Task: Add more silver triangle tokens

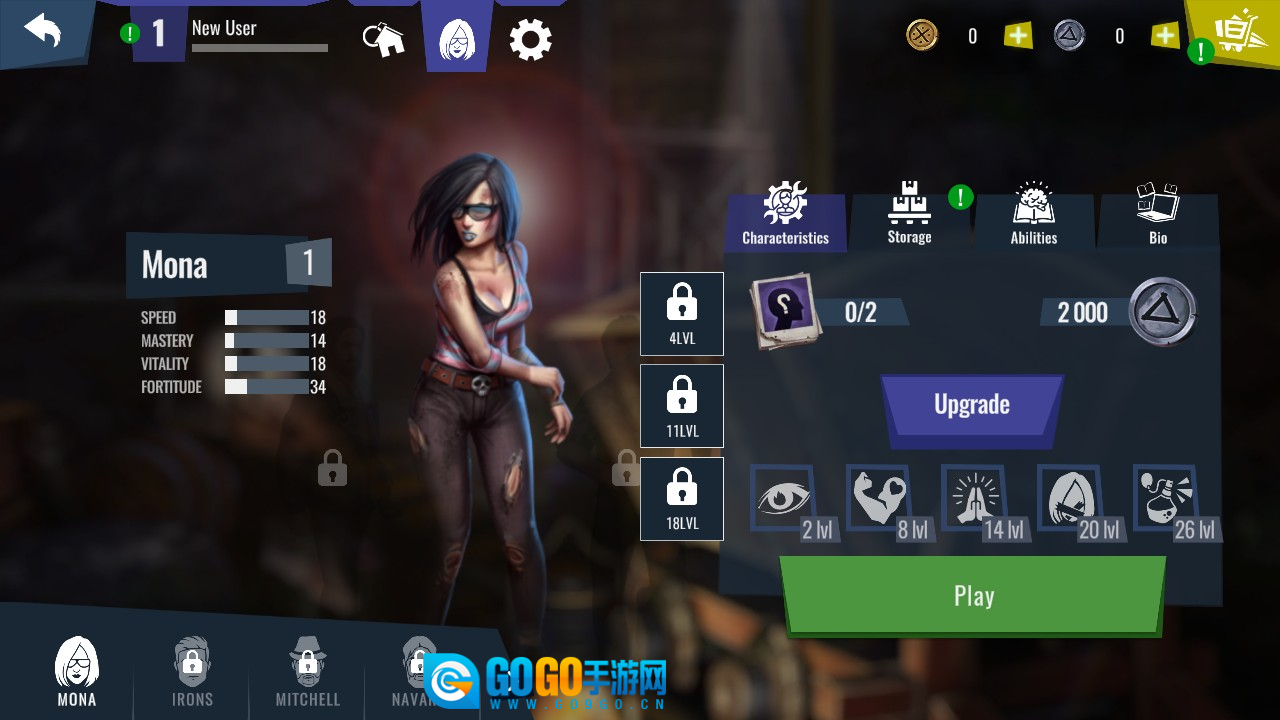Action: pyautogui.click(x=1165, y=36)
